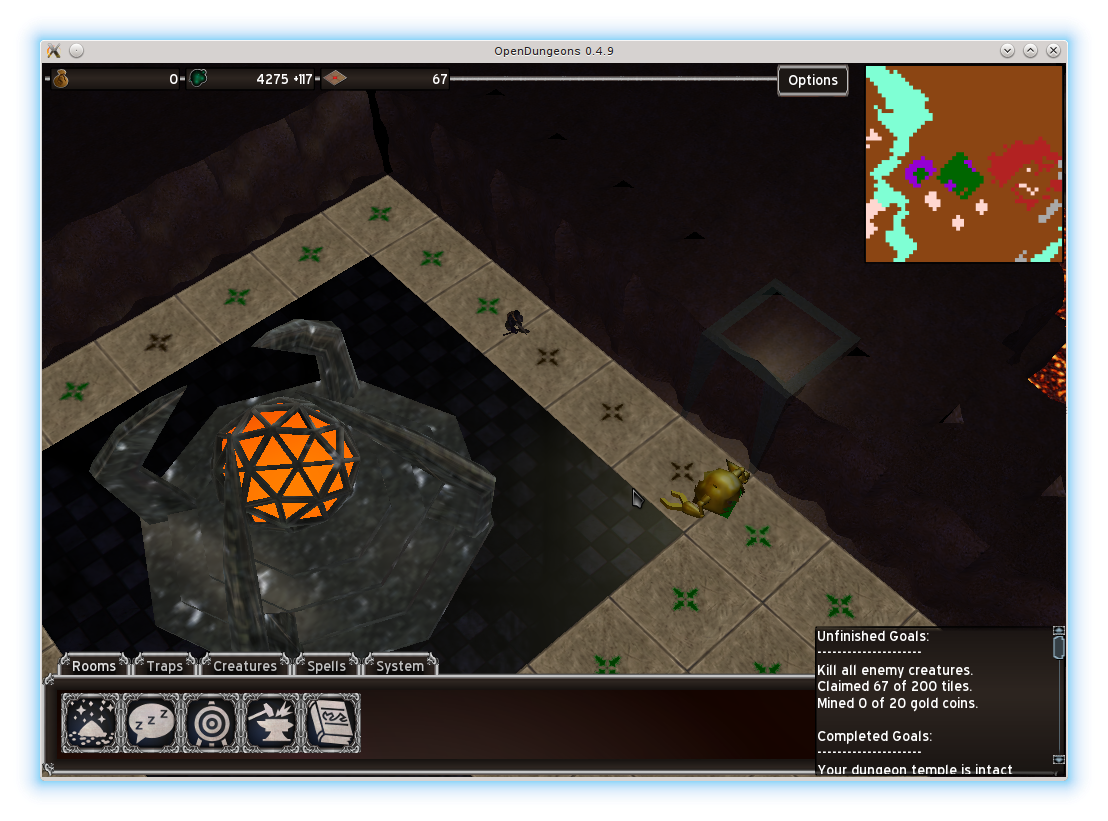This screenshot has height=821, width=1108.
Task: Click the goals panel scroll-down arrow
Action: (x=1059, y=759)
